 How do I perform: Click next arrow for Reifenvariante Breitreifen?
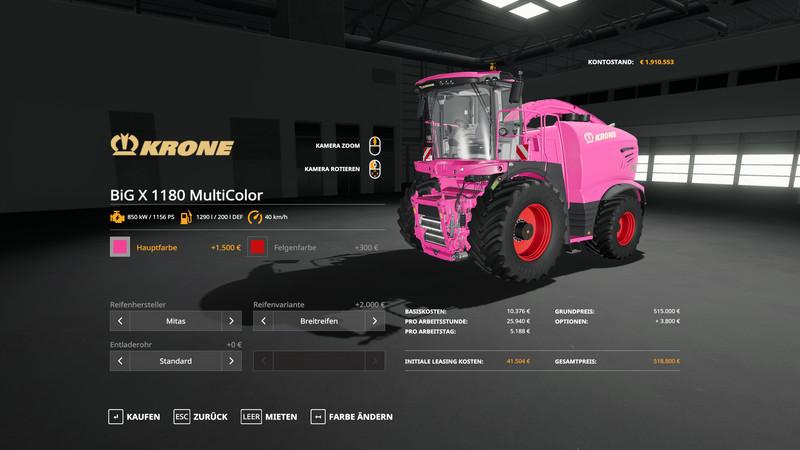click(x=375, y=321)
